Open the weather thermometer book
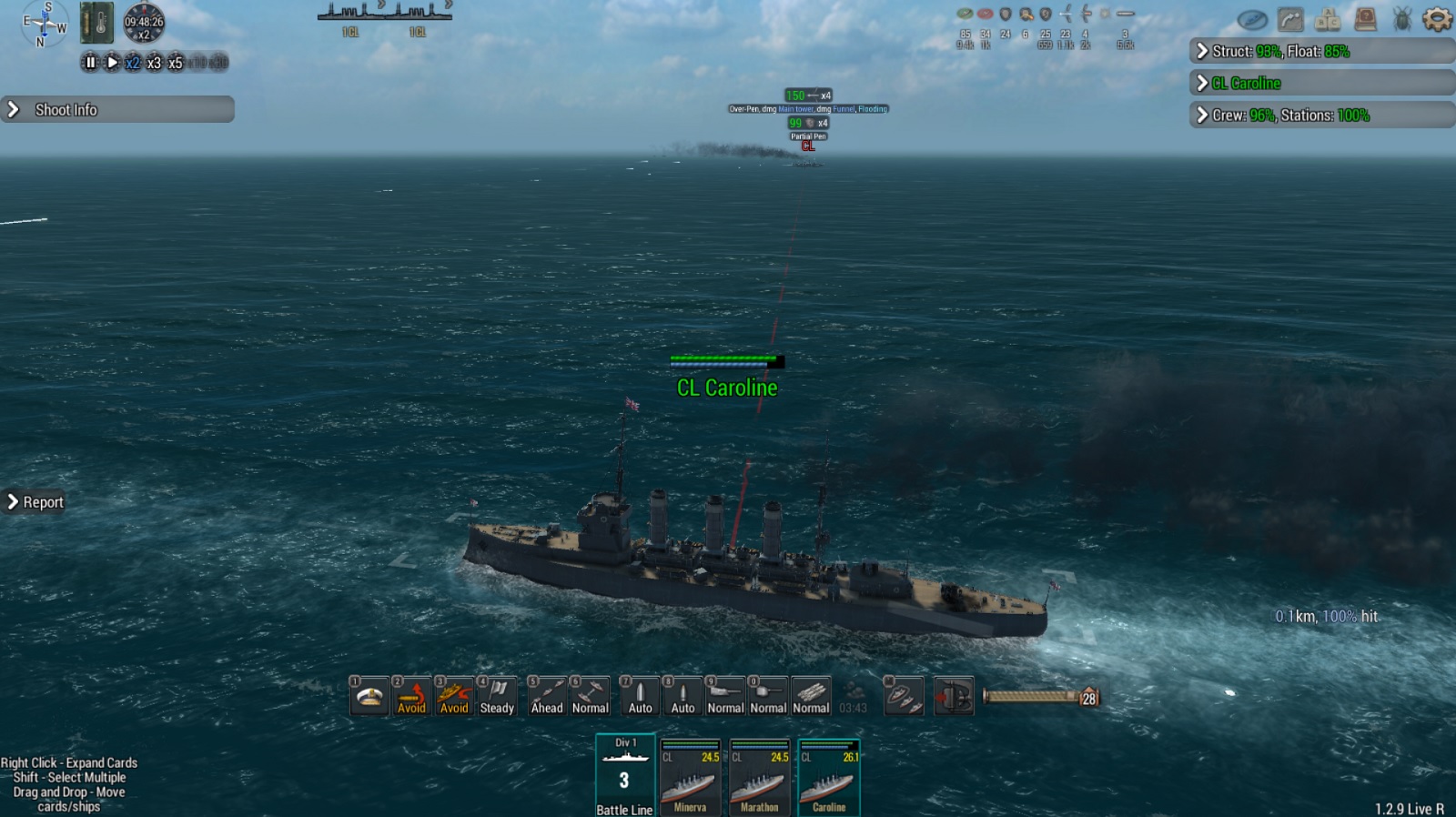Image resolution: width=1456 pixels, height=817 pixels. (97, 23)
